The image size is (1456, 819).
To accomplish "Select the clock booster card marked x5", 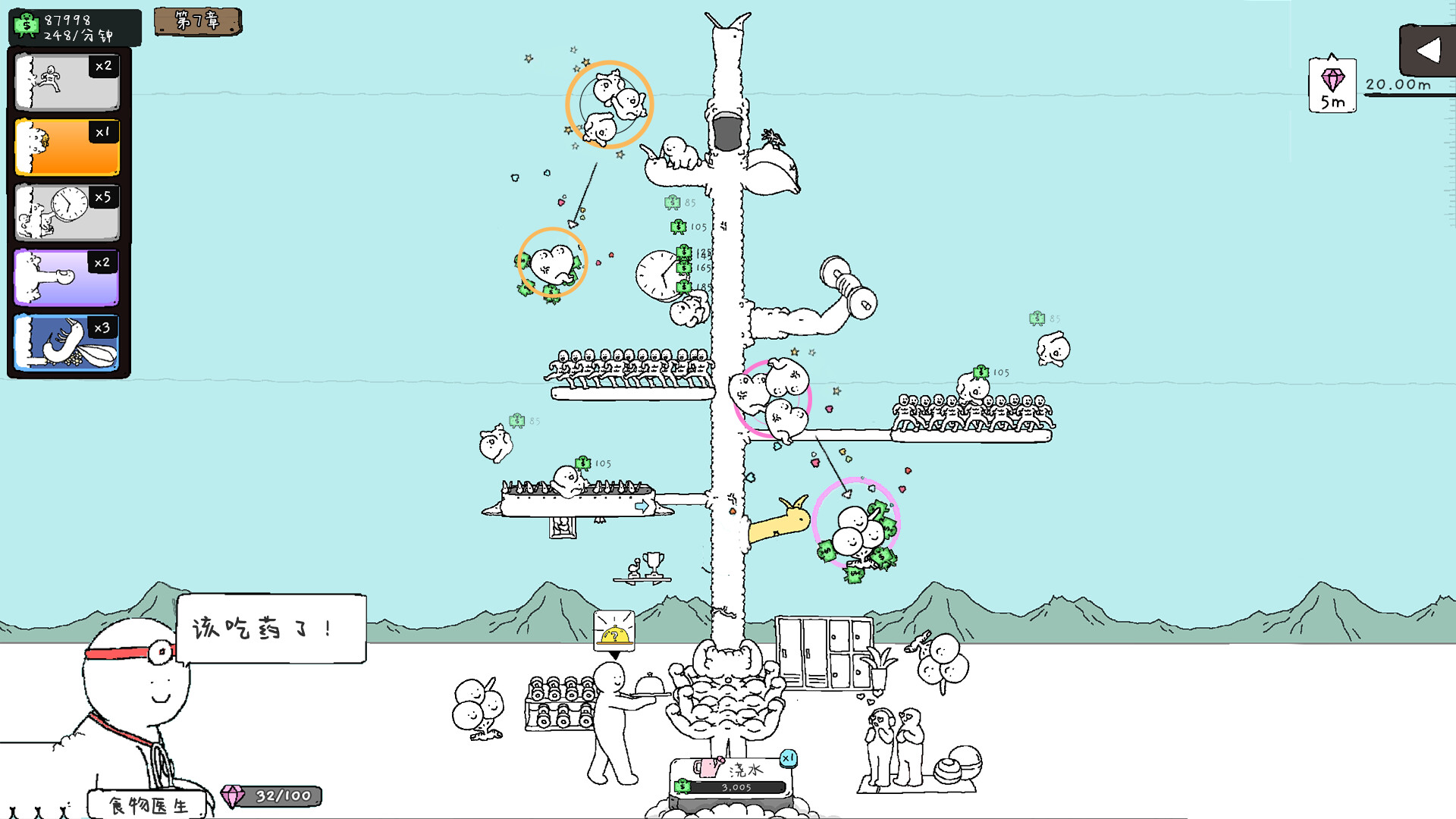I will [67, 212].
